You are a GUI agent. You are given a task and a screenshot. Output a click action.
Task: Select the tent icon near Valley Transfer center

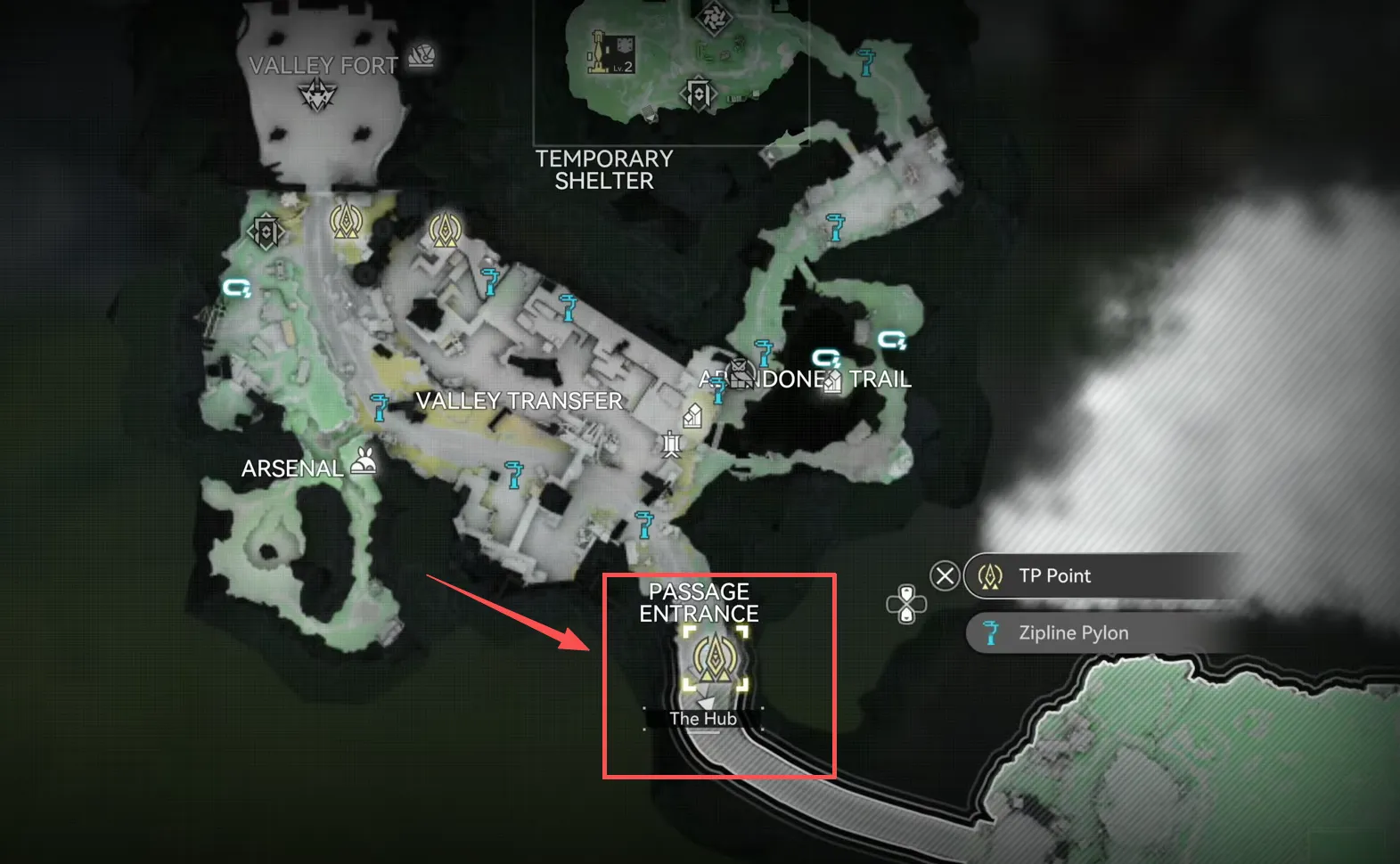click(x=693, y=414)
